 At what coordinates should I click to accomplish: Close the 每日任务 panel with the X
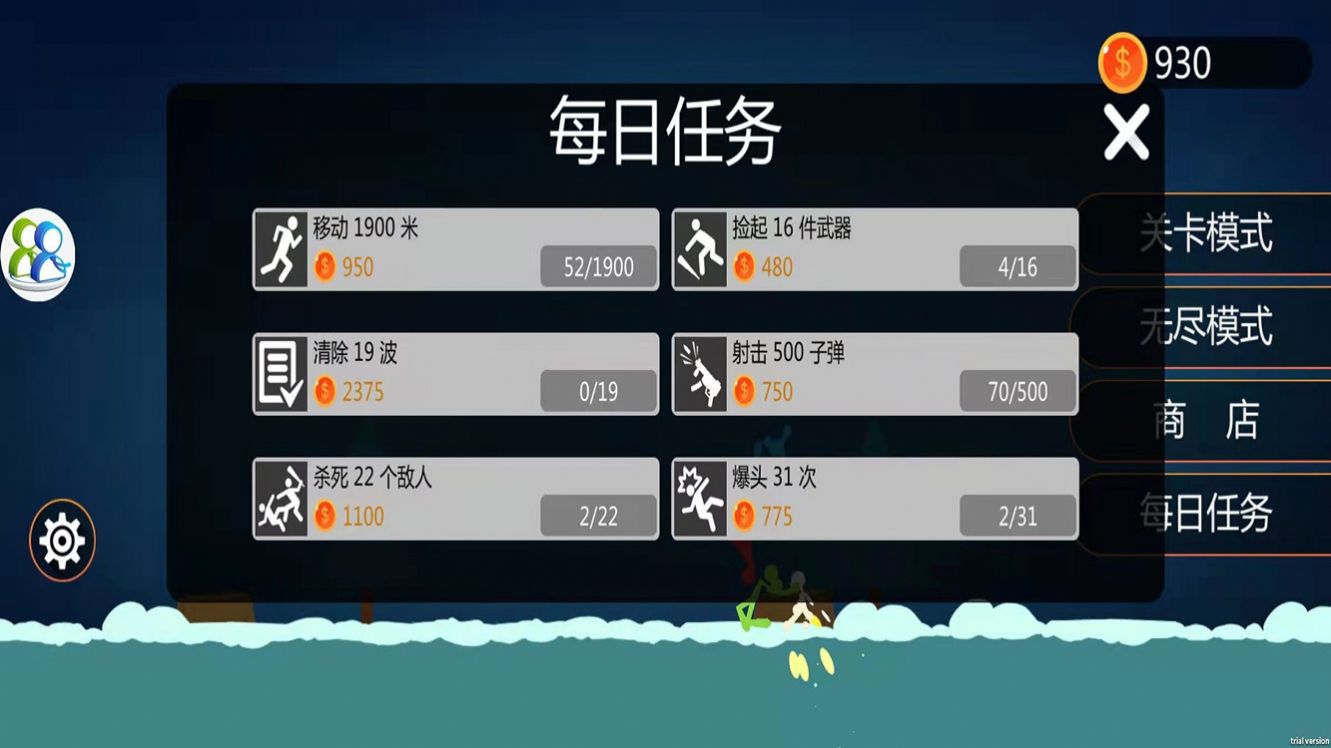[1126, 131]
